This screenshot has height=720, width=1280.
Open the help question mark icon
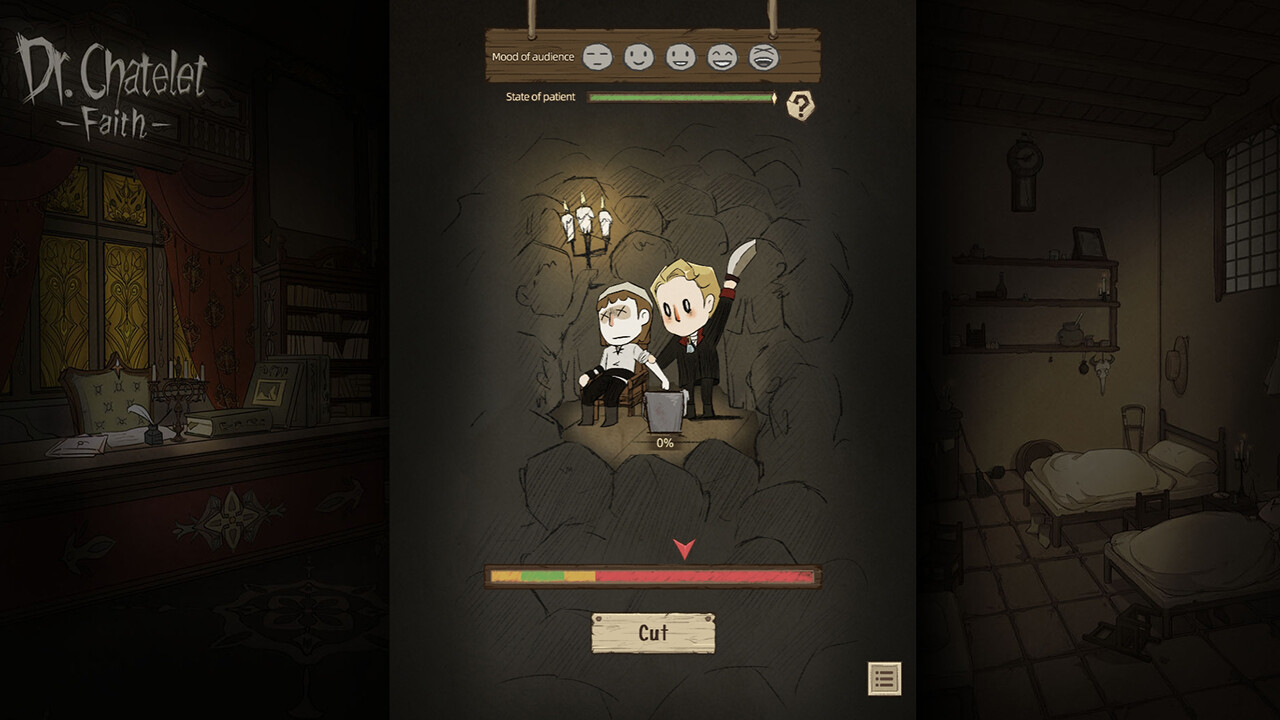coord(800,103)
